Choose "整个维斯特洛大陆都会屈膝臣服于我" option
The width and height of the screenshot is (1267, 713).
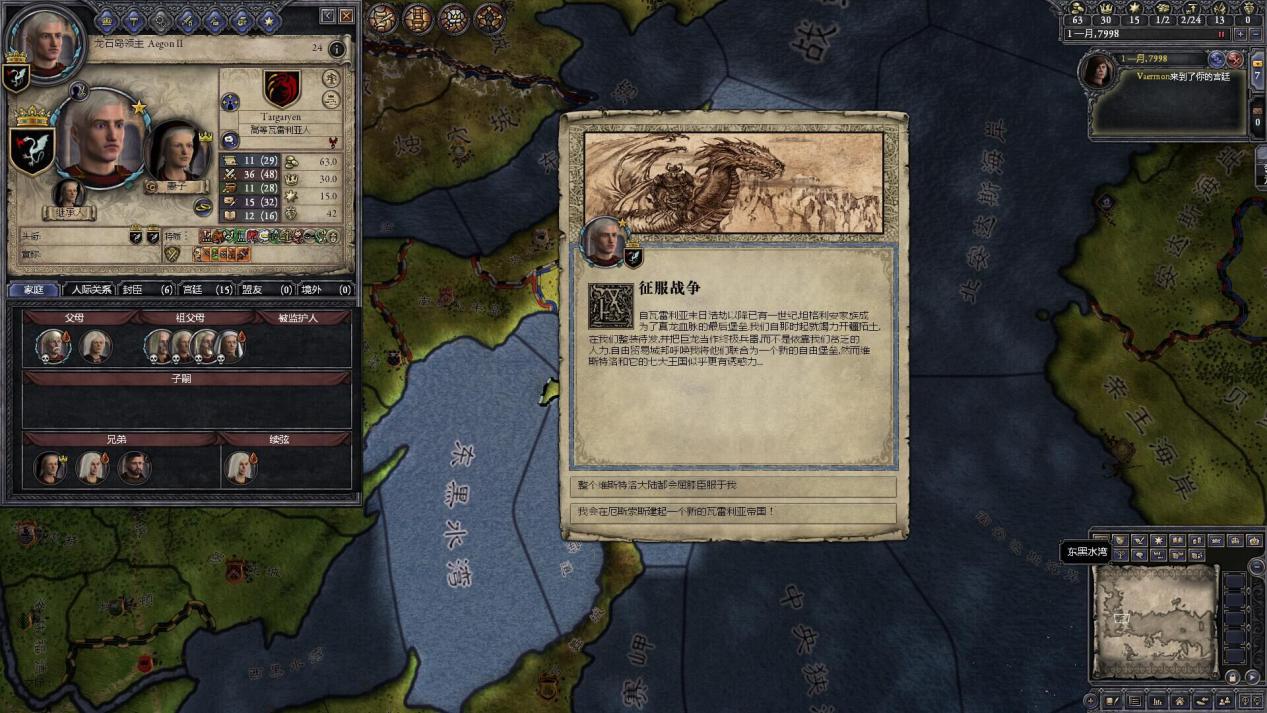(733, 485)
